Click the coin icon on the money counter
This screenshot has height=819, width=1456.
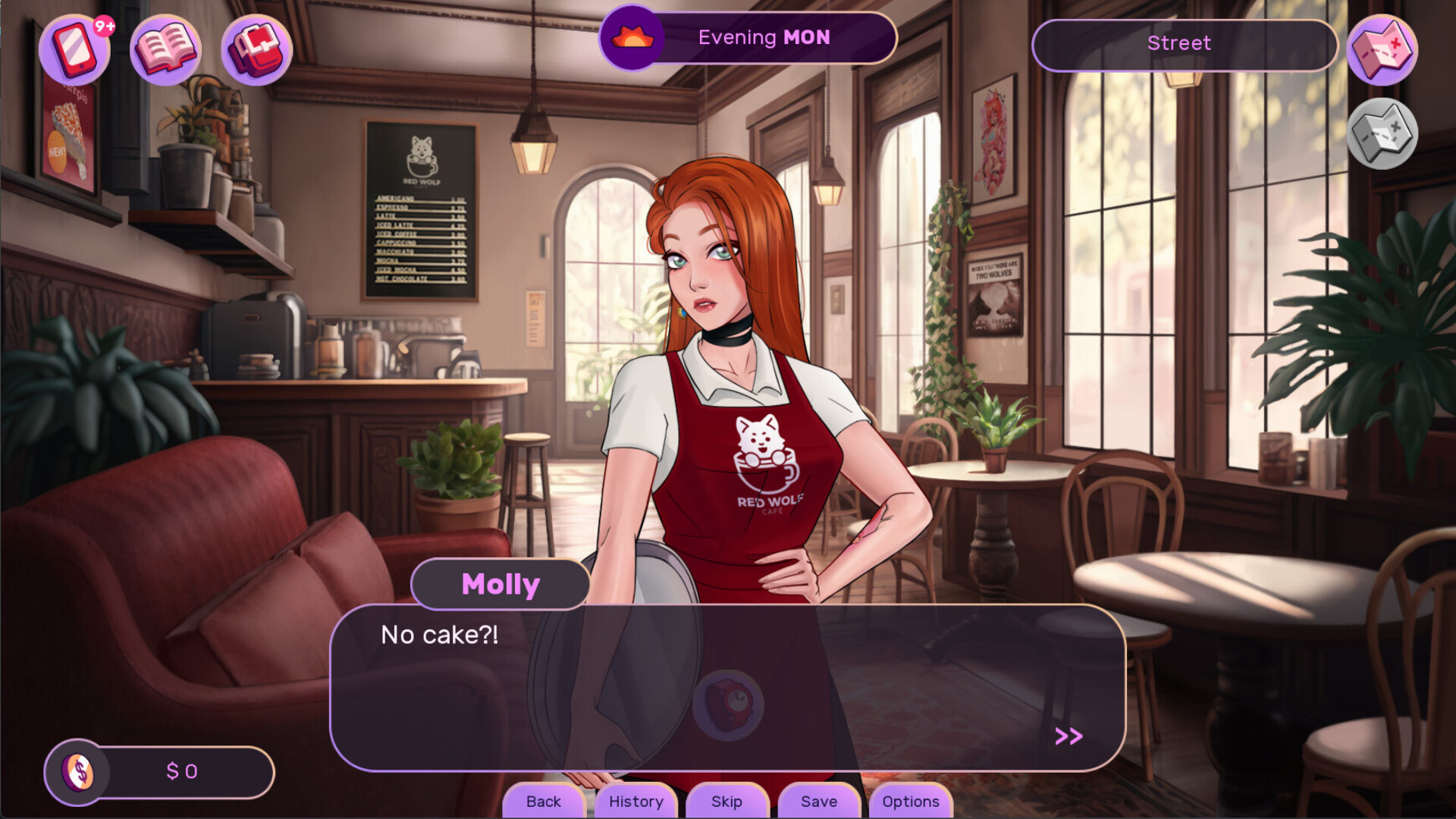tap(78, 772)
